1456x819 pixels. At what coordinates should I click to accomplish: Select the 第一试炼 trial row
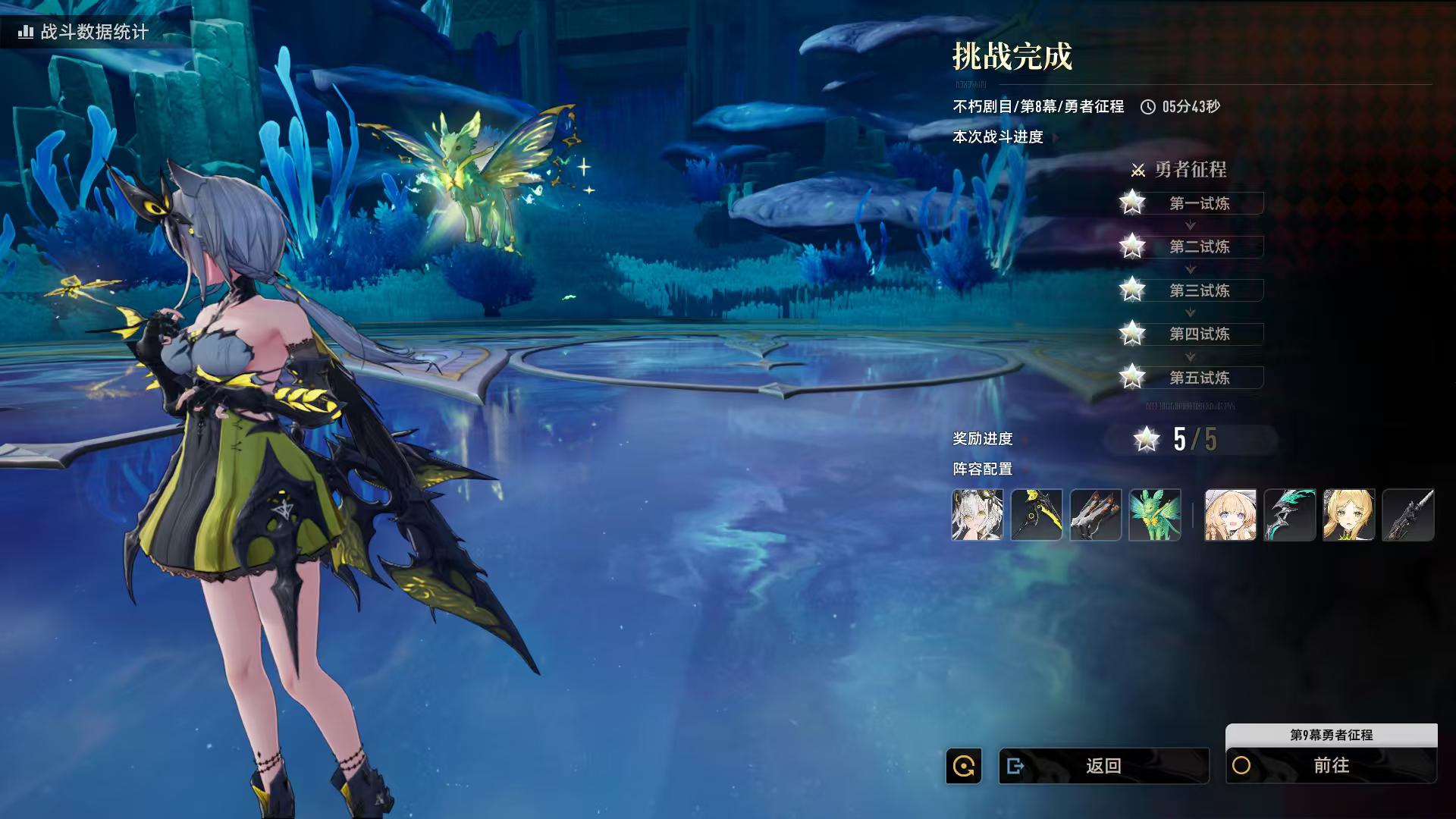1199,203
